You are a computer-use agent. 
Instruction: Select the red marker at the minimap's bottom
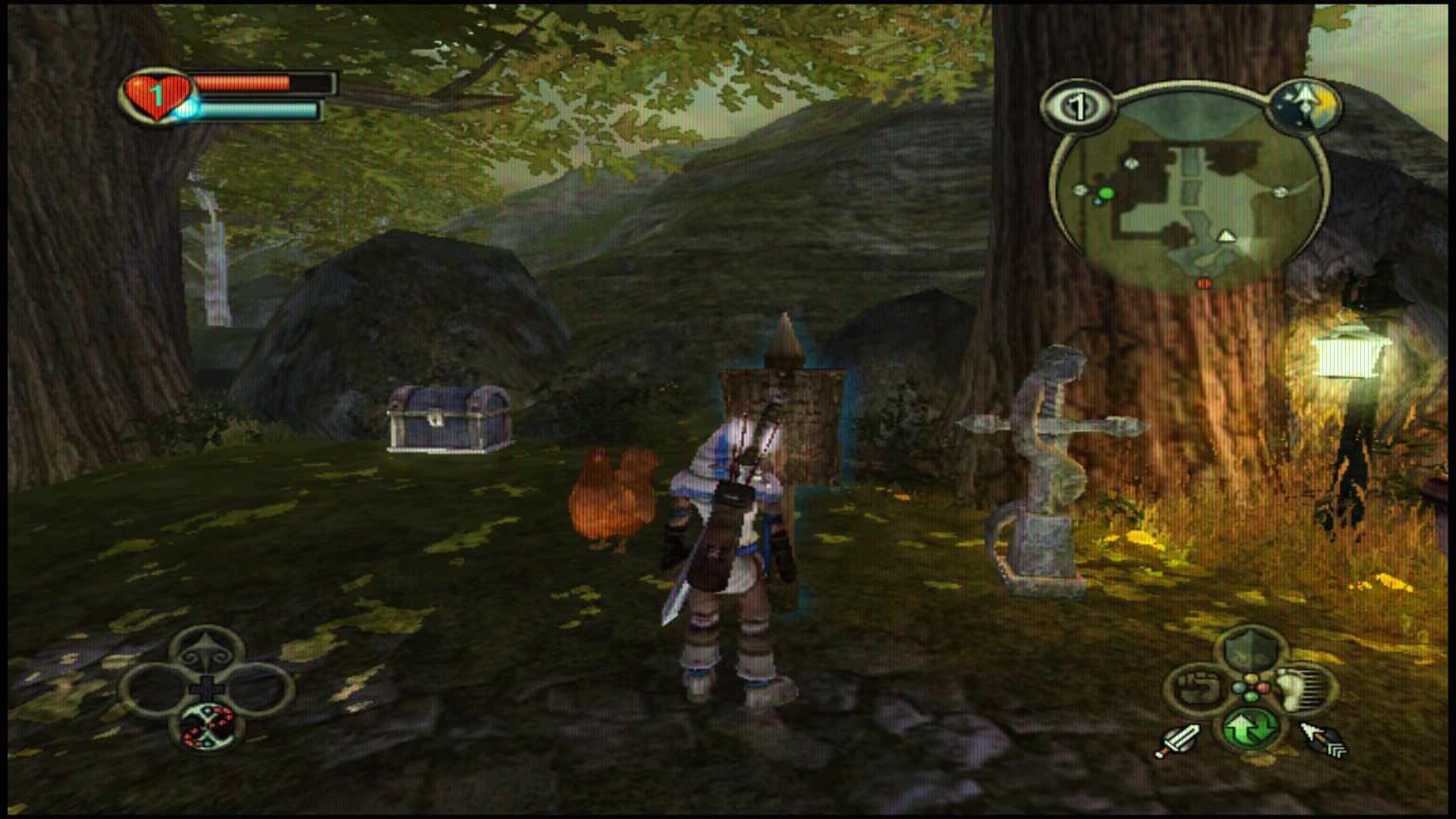pos(1204,282)
